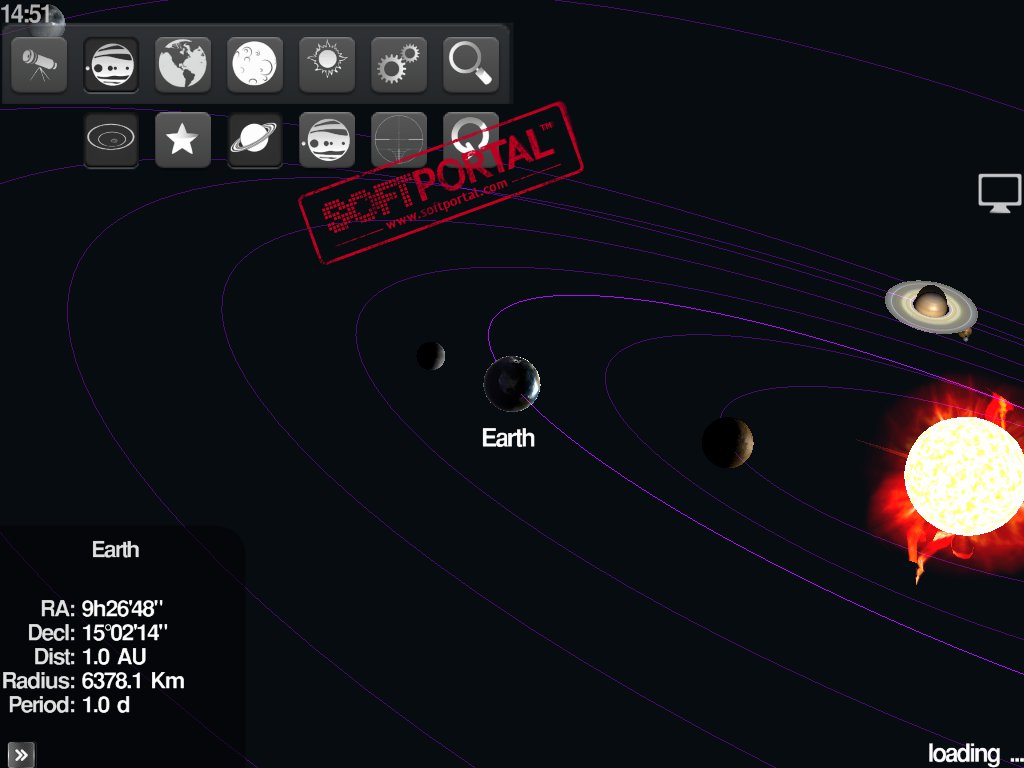Choose the cratered Moon button
The width and height of the screenshot is (1024, 768).
coord(255,65)
